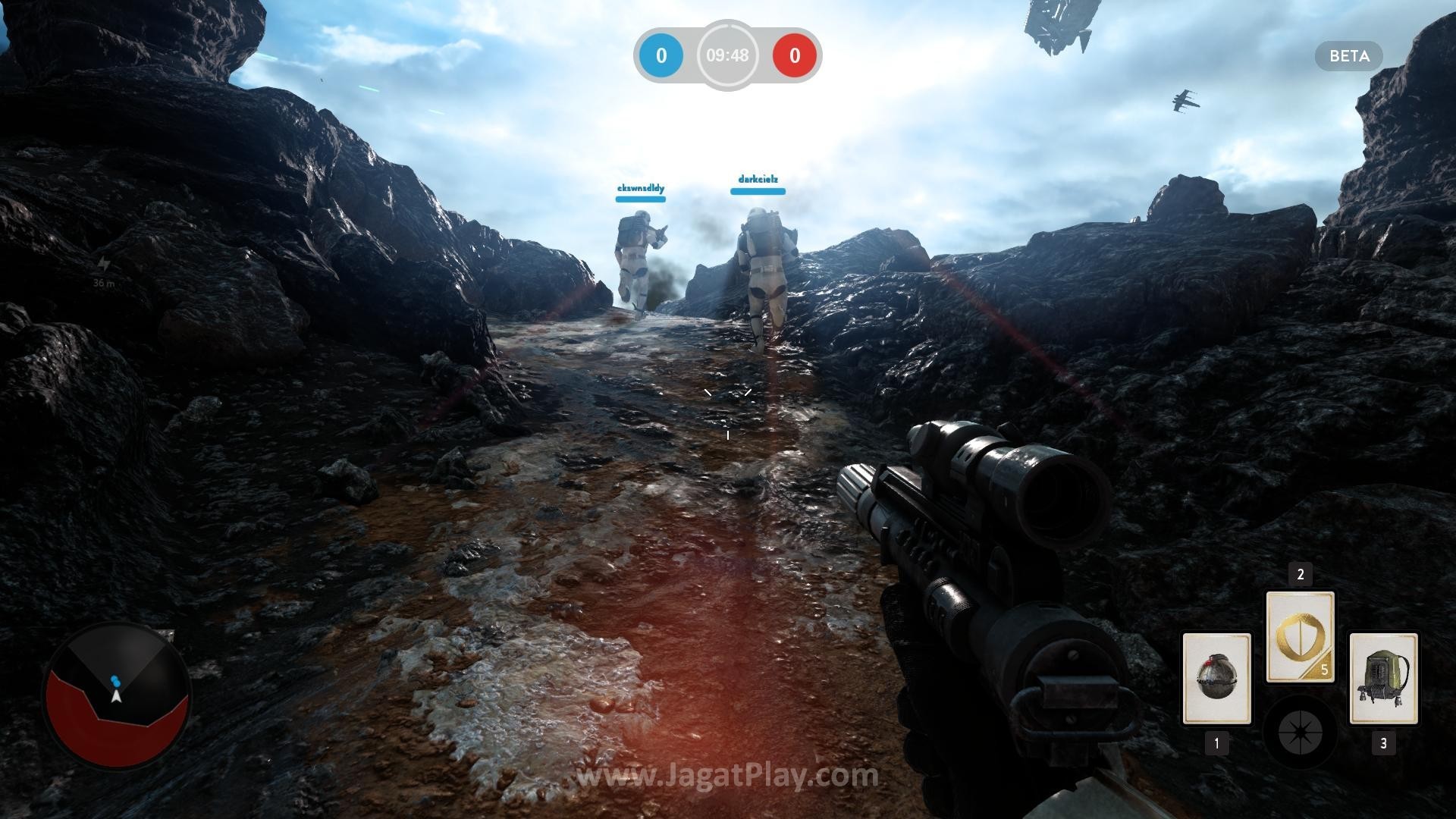The height and width of the screenshot is (819, 1456).
Task: Select the thermal detonator star card
Action: pos(1216,678)
